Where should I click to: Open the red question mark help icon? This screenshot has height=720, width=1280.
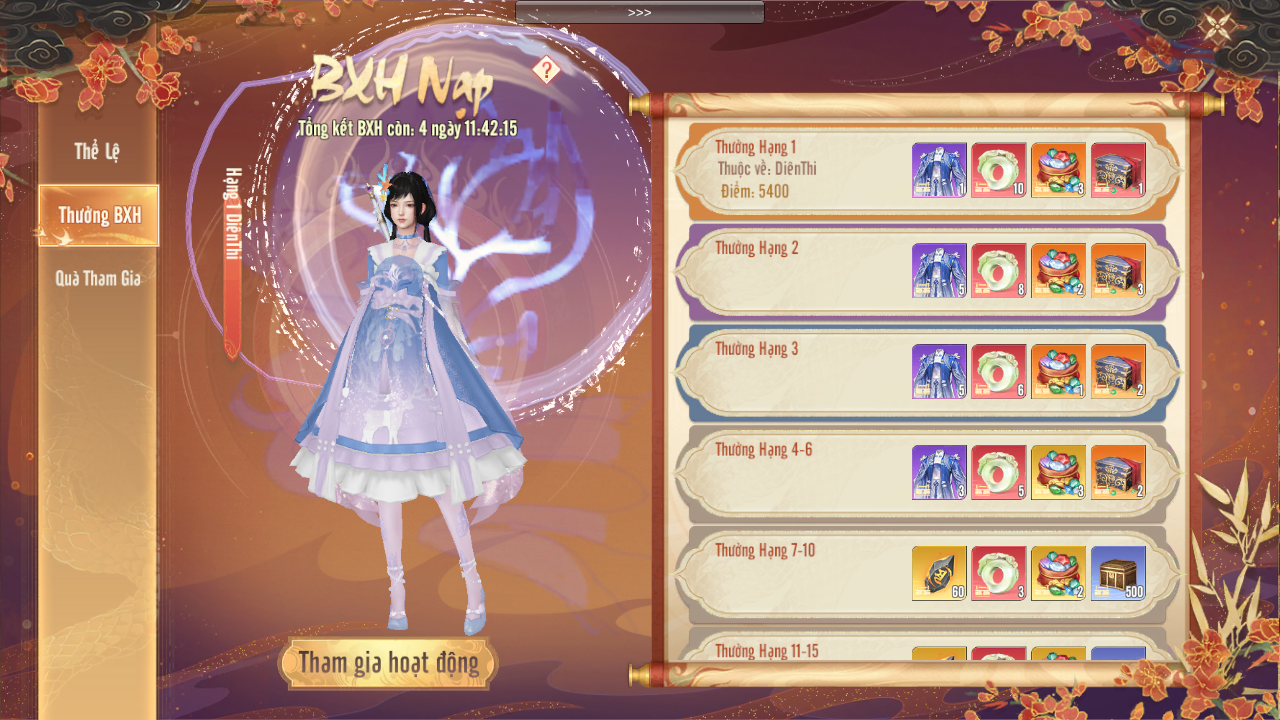pyautogui.click(x=546, y=70)
